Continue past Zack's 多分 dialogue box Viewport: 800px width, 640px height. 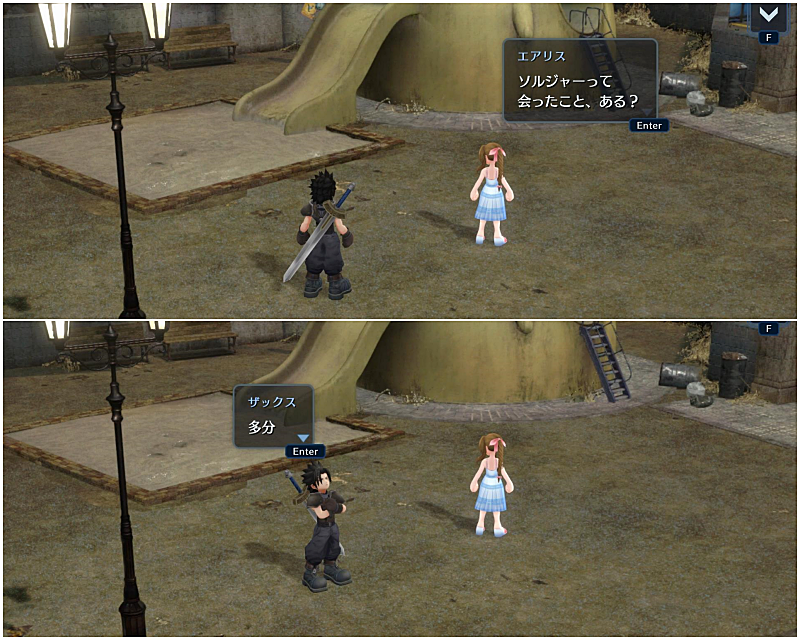[x=305, y=451]
